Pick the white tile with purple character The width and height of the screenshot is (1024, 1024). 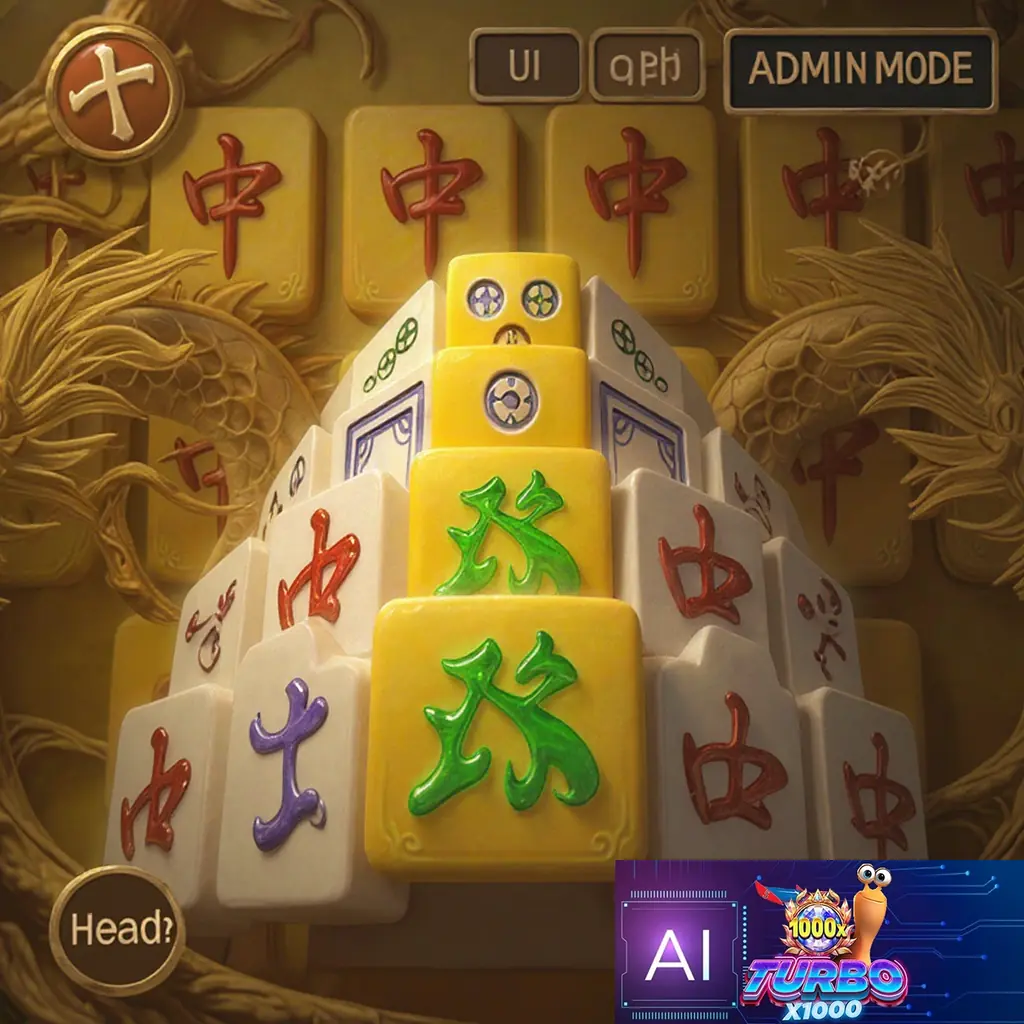click(x=292, y=770)
